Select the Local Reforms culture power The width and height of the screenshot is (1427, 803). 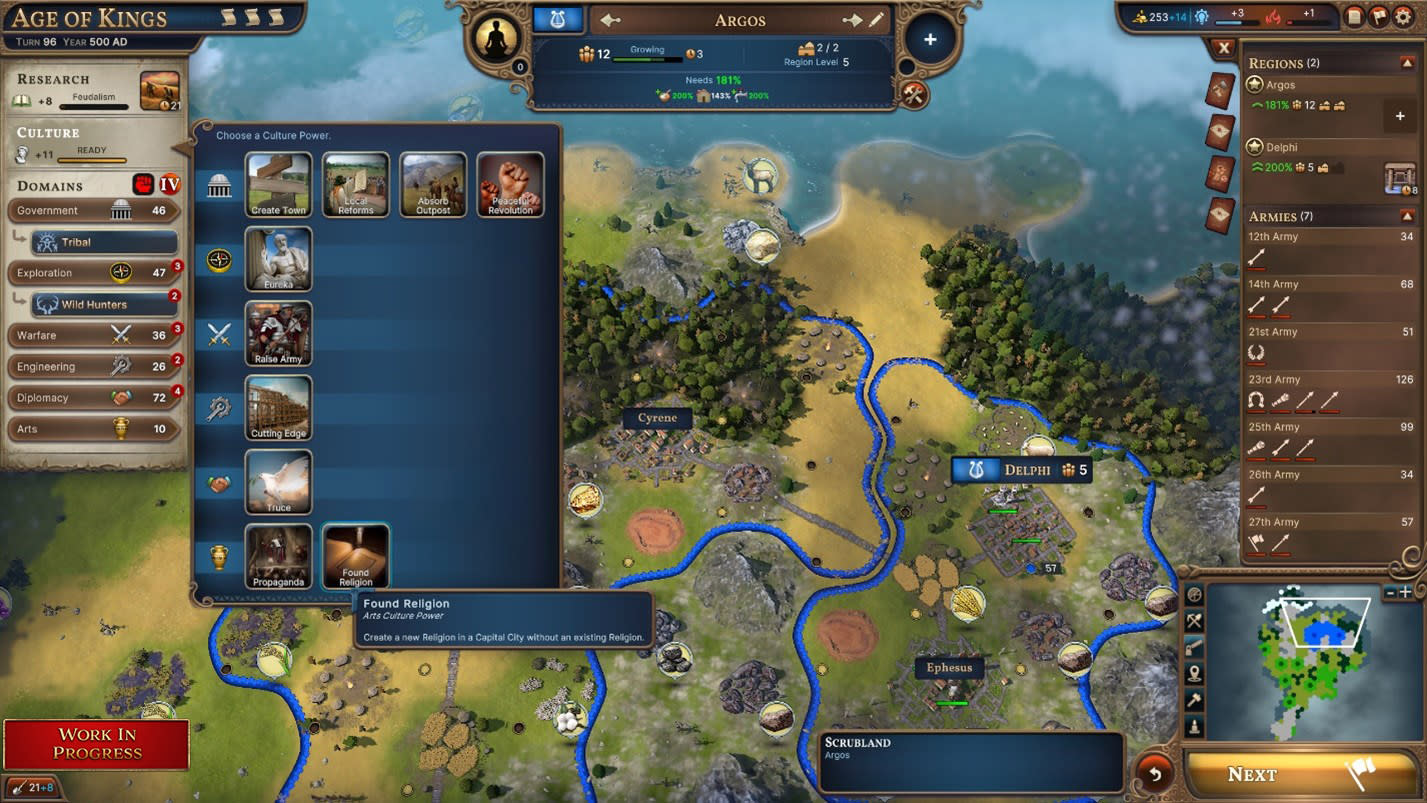point(356,184)
